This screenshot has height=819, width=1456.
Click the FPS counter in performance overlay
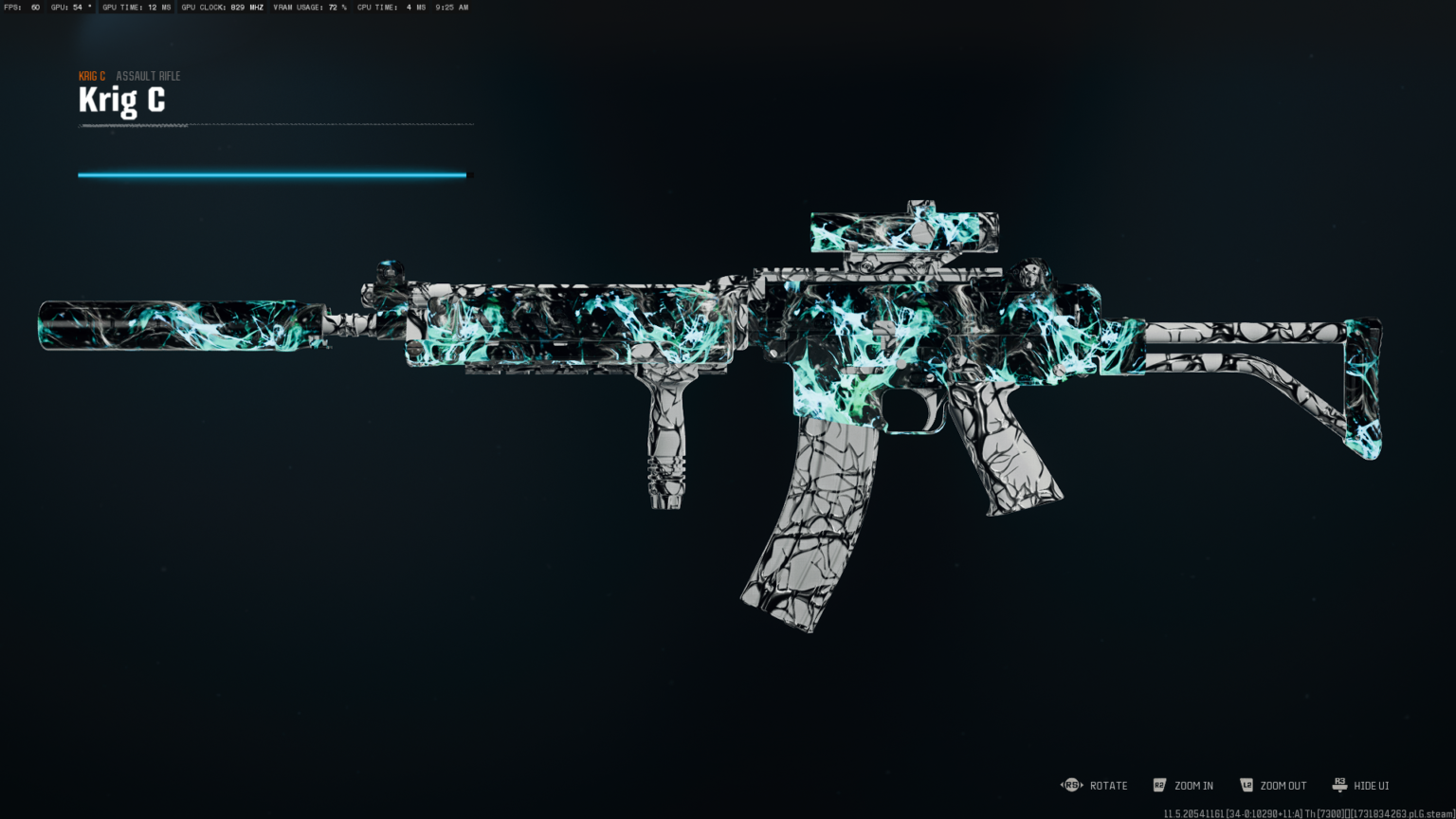(x=21, y=8)
